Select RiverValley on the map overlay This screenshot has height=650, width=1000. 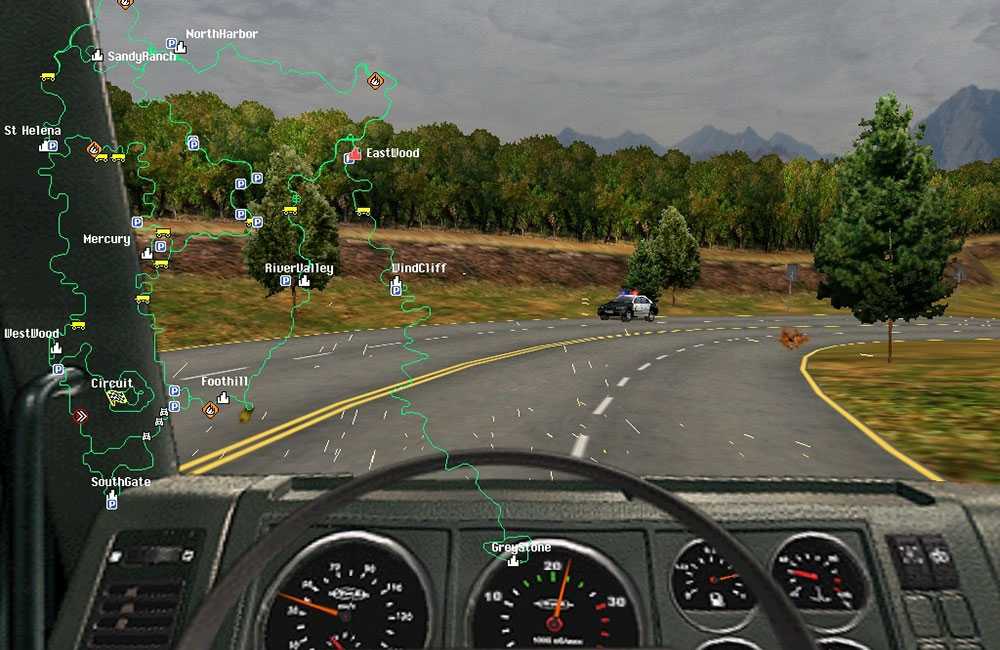coord(299,269)
